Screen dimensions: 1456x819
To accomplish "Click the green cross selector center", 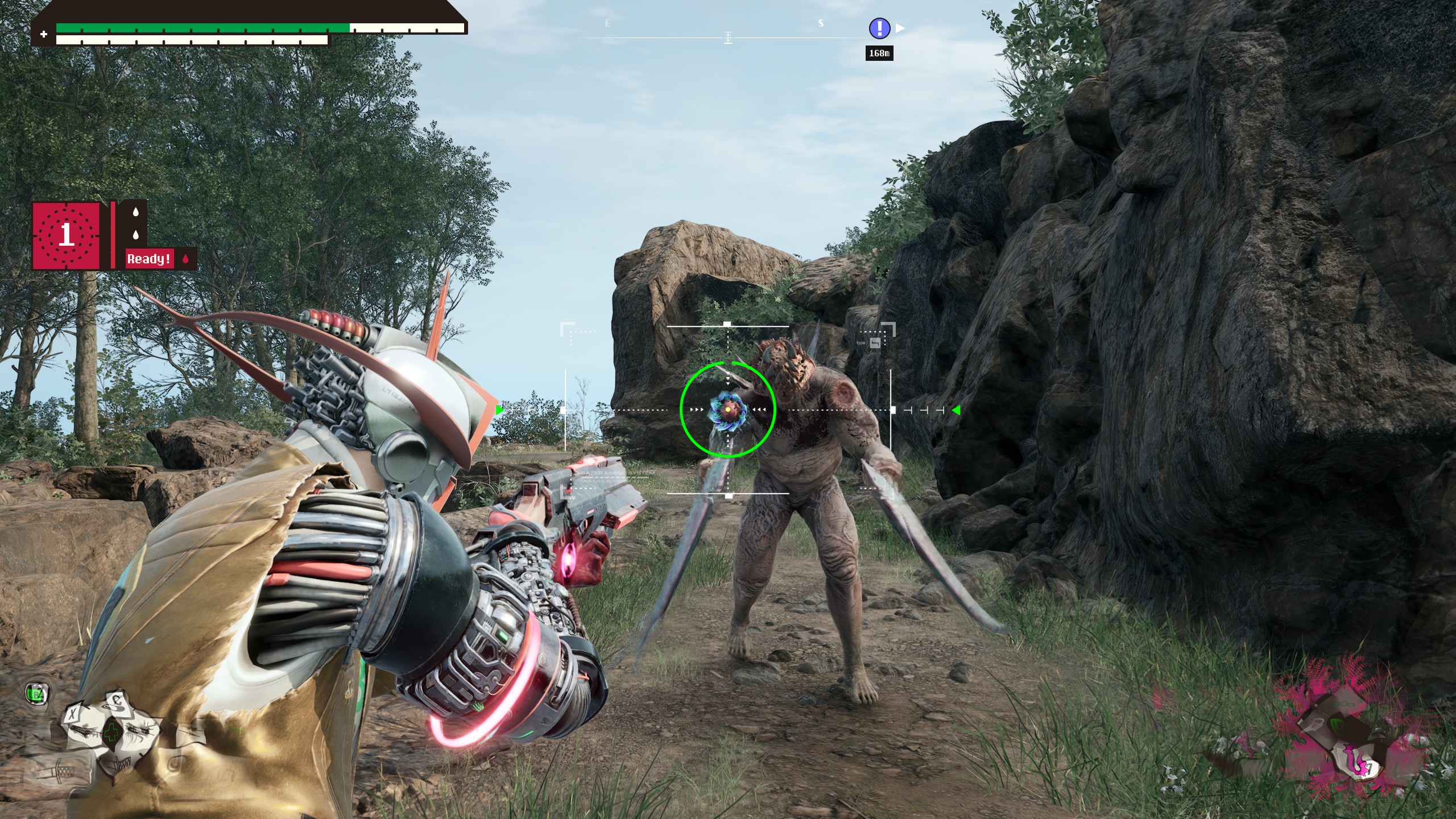I will click(111, 732).
